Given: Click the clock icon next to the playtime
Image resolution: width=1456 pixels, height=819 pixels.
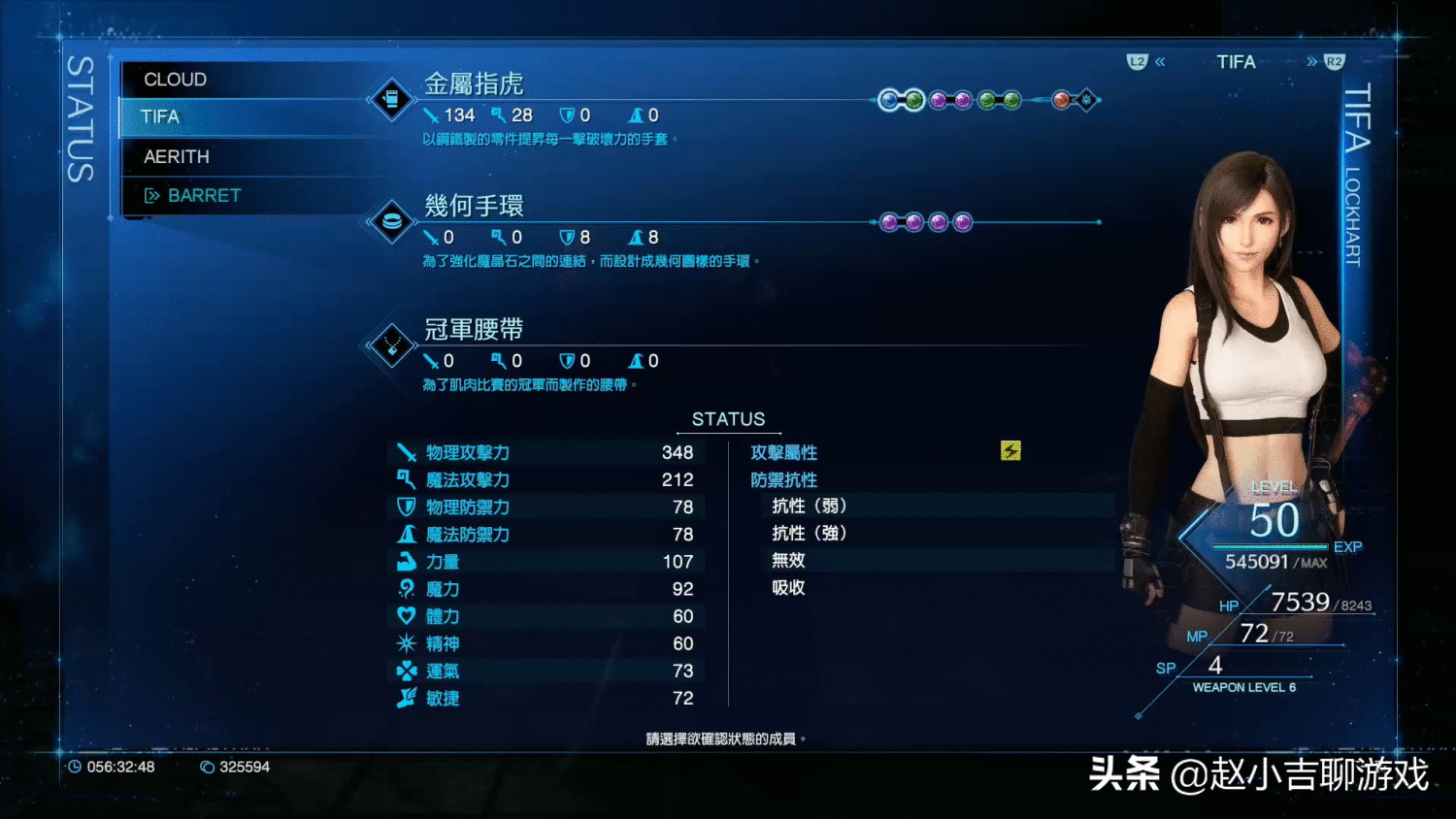Looking at the screenshot, I should tap(78, 767).
